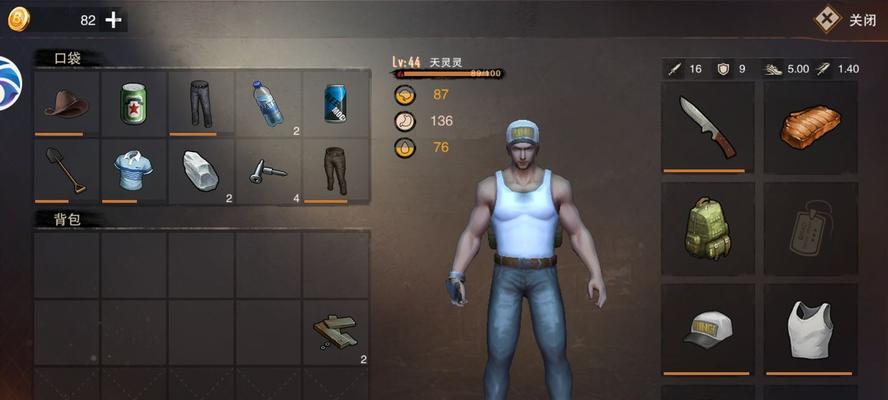Screen dimensions: 888x400
Task: Select the wood planks in backpack
Action: (x=335, y=333)
